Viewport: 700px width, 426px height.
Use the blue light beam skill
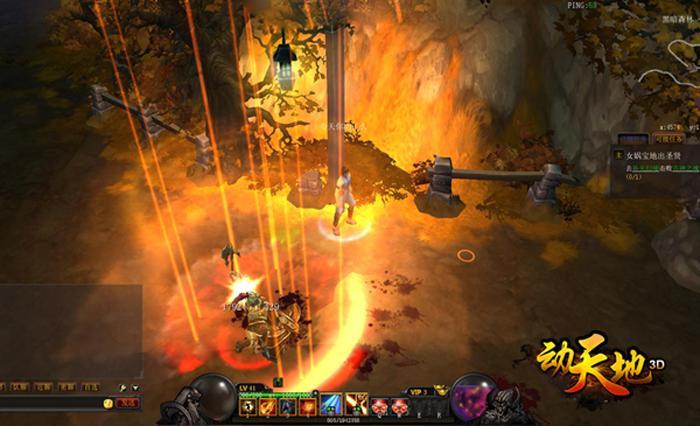point(331,405)
